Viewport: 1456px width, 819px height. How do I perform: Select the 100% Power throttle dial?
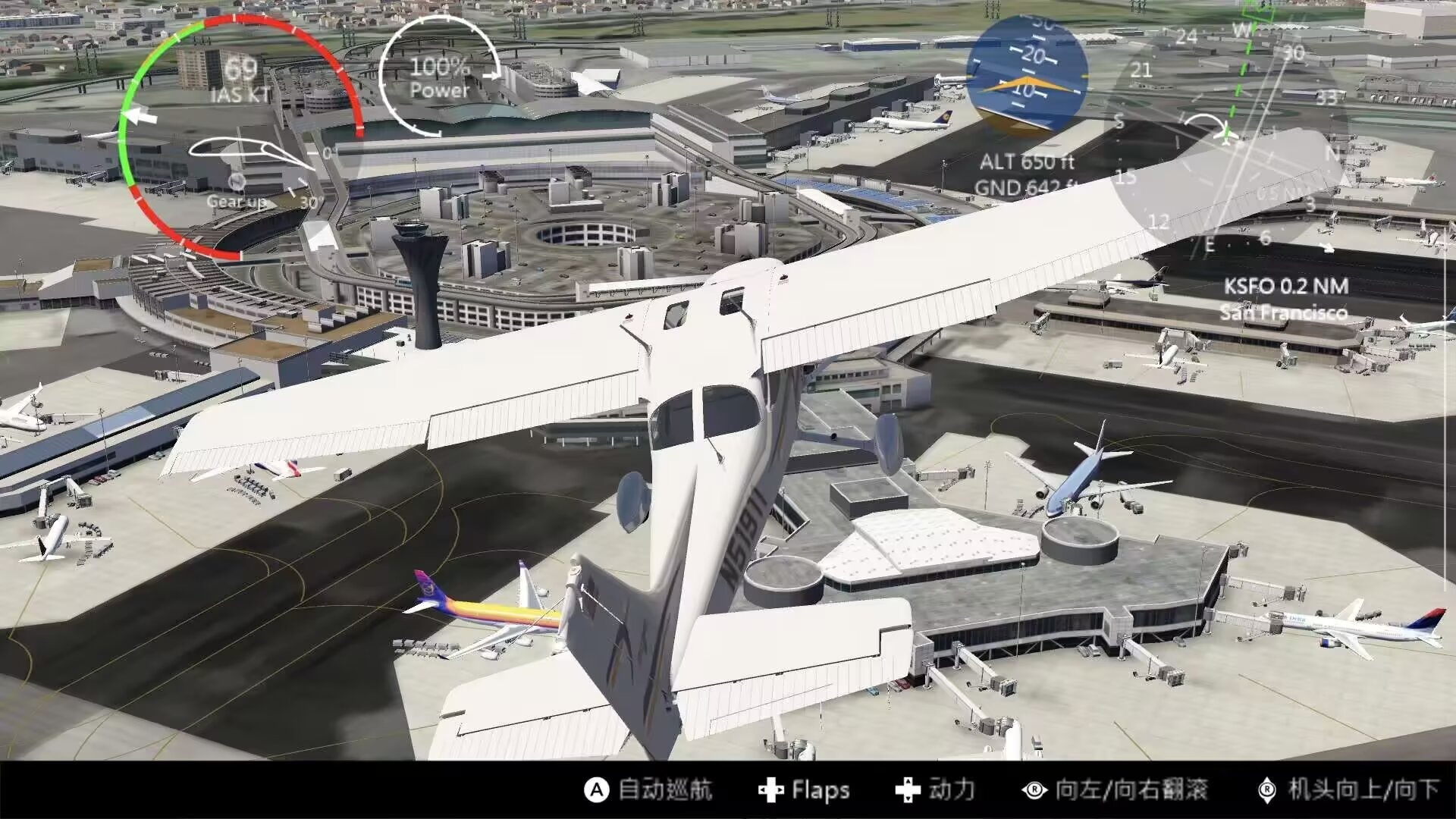(x=439, y=77)
